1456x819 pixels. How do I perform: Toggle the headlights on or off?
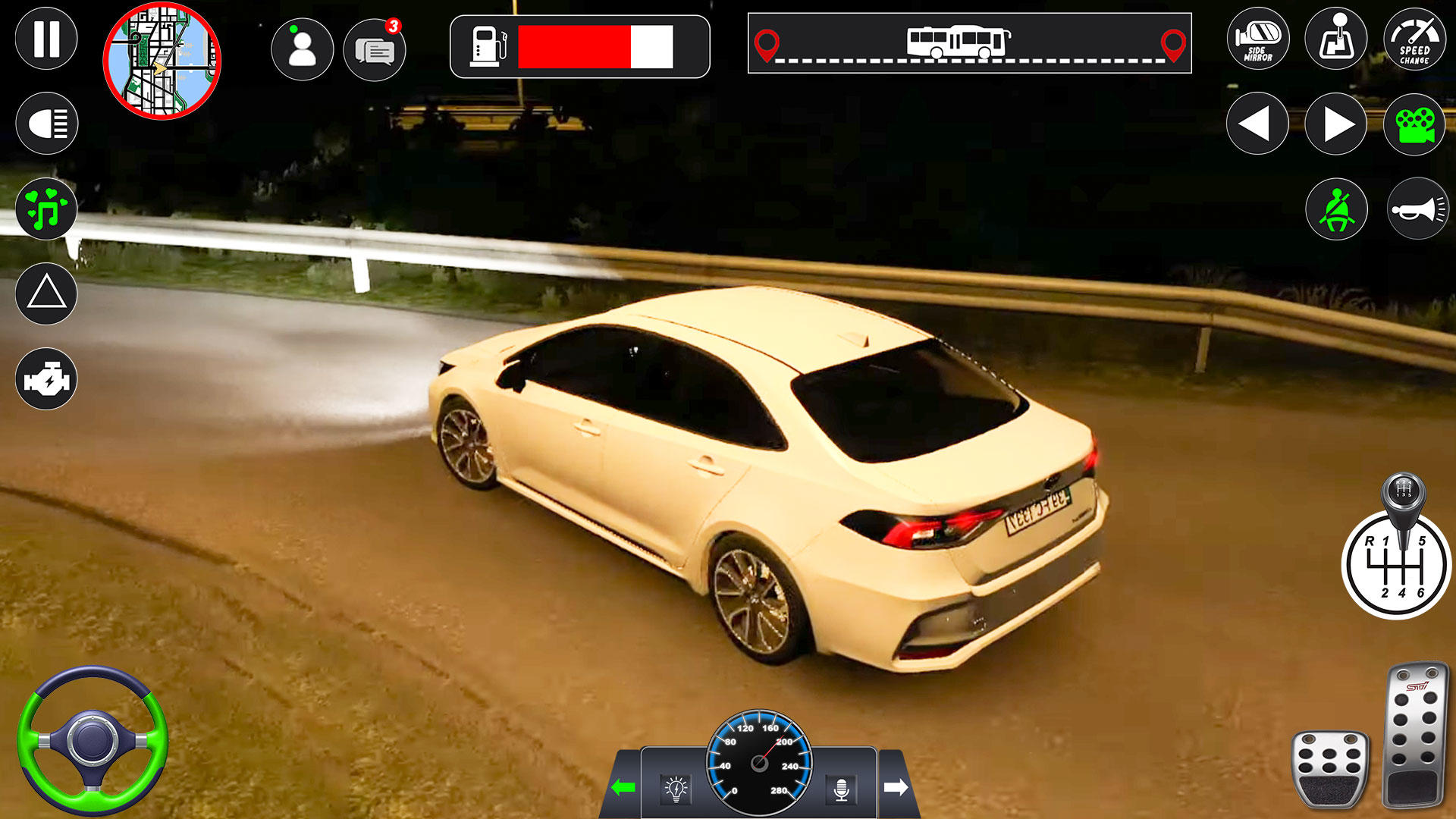(x=46, y=121)
